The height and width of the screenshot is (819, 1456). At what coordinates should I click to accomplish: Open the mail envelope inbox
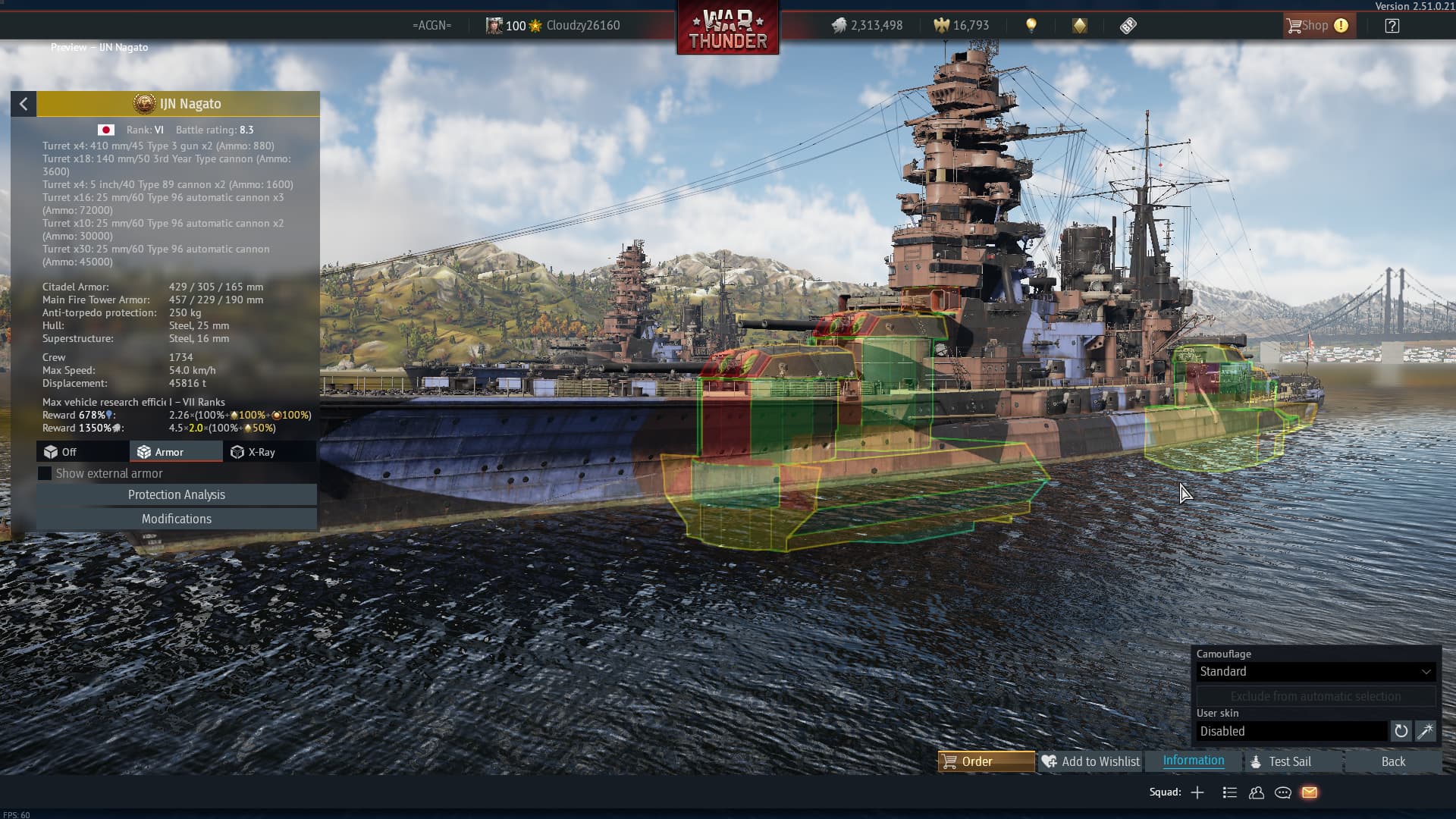[1310, 792]
